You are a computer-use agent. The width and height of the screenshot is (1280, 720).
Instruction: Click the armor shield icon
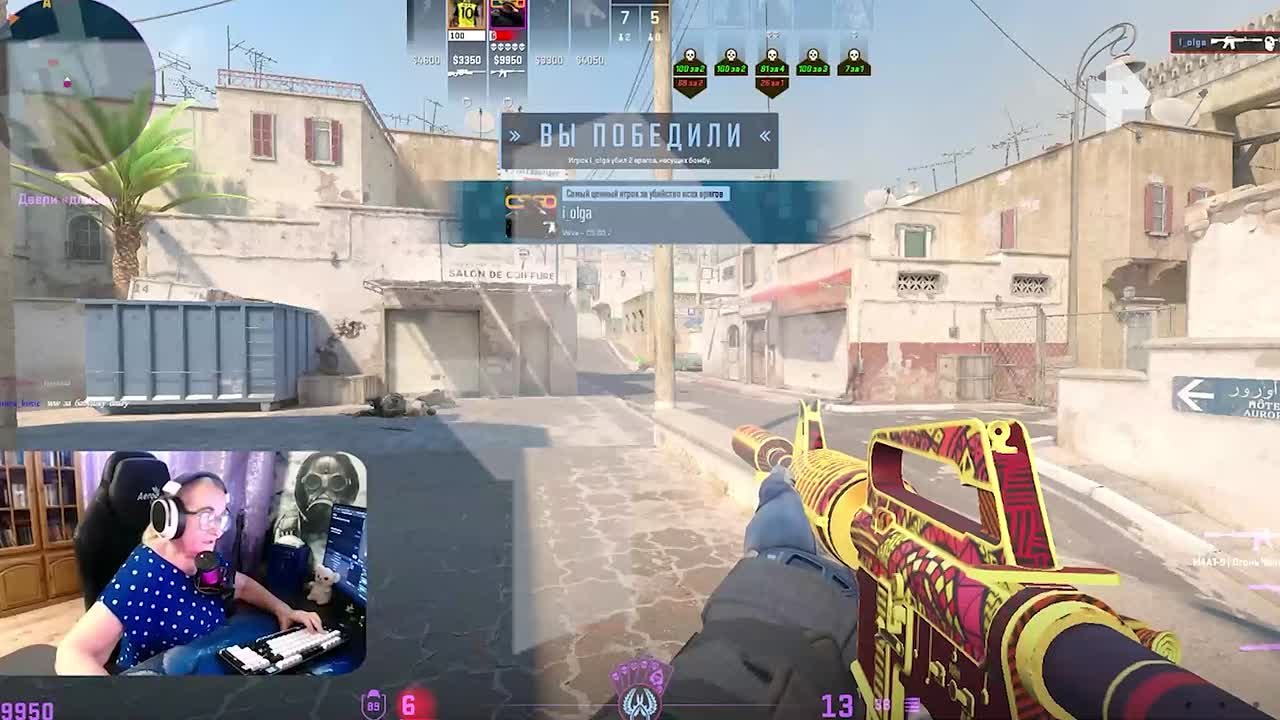[374, 704]
